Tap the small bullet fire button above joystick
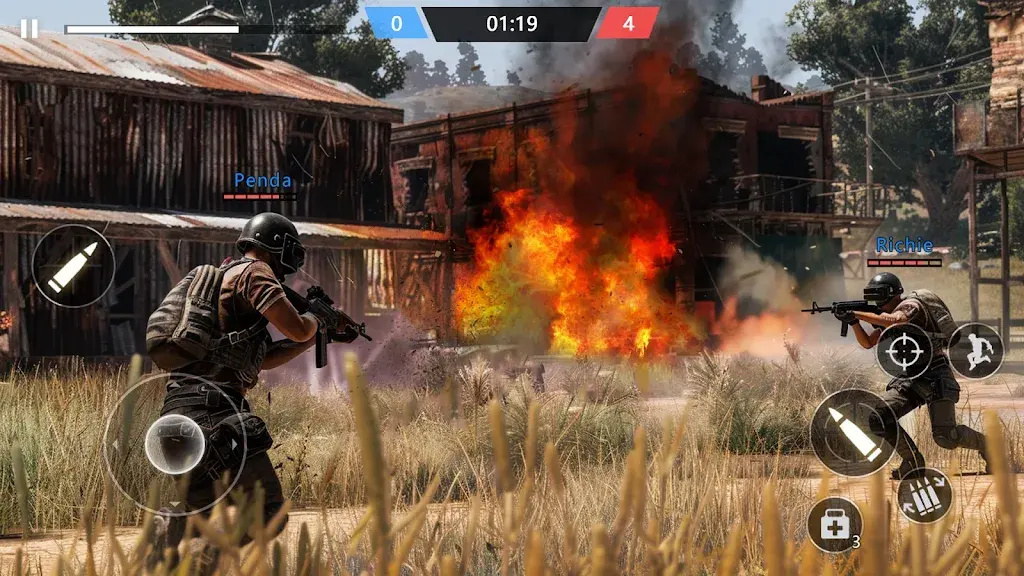Viewport: 1024px width, 576px height. pyautogui.click(x=73, y=266)
